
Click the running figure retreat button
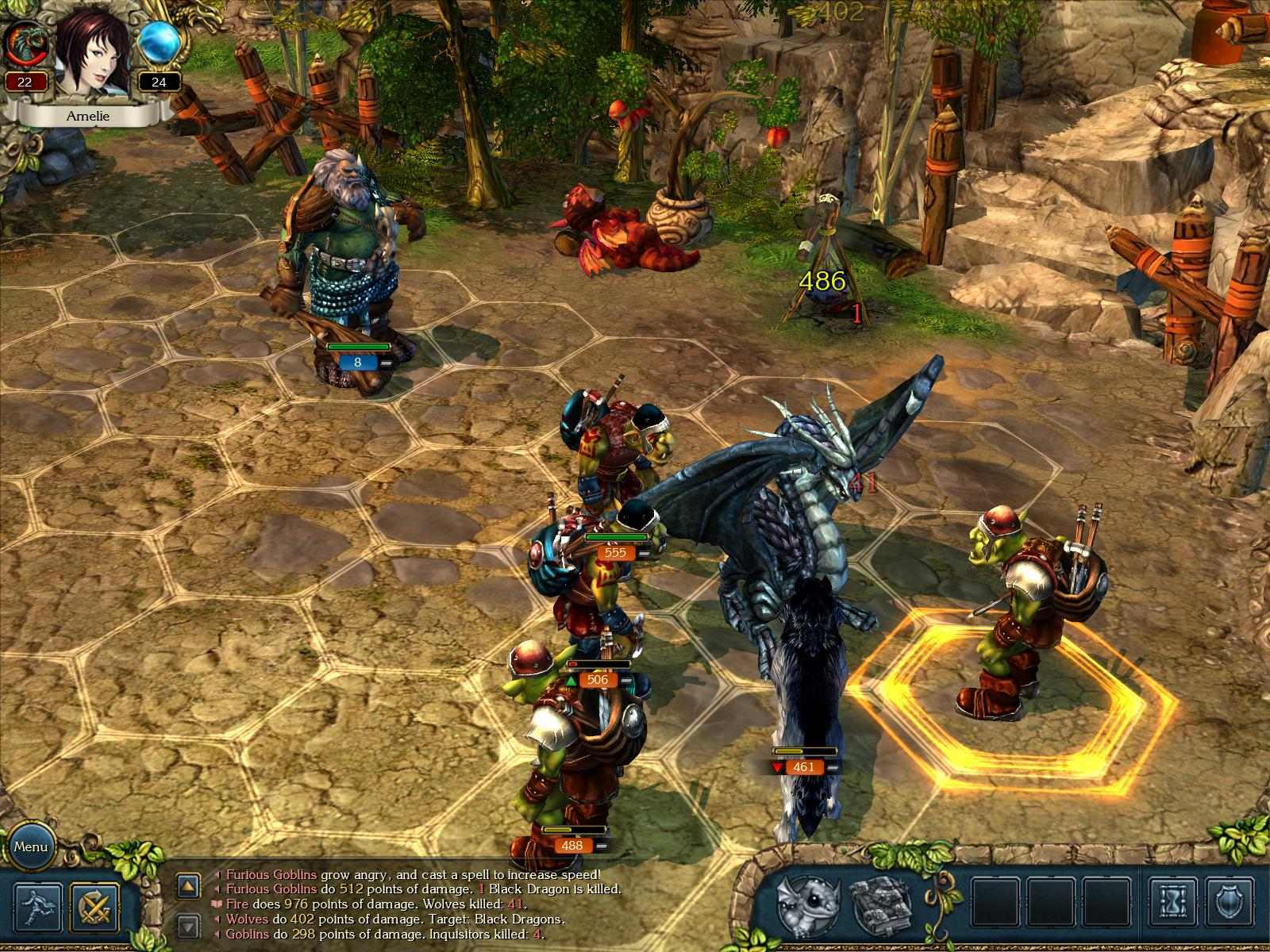coord(38,907)
